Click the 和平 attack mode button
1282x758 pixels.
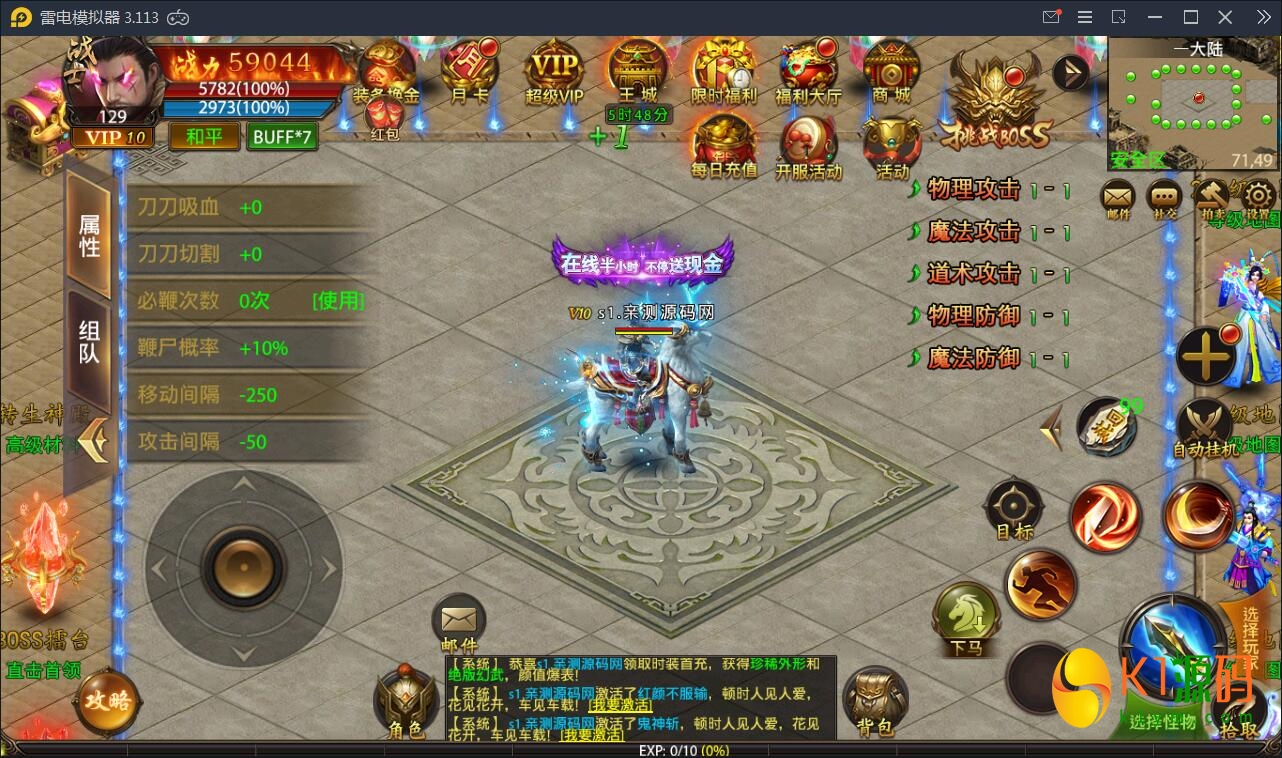click(204, 136)
